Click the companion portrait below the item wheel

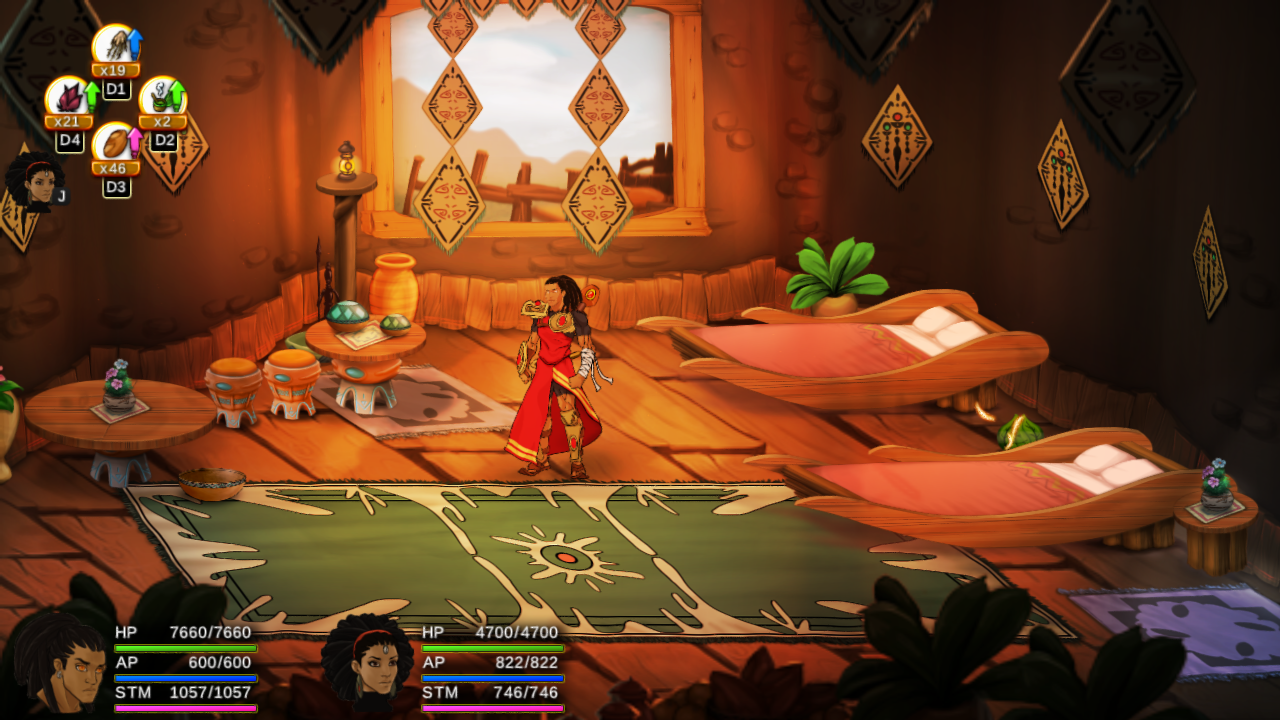(x=33, y=181)
